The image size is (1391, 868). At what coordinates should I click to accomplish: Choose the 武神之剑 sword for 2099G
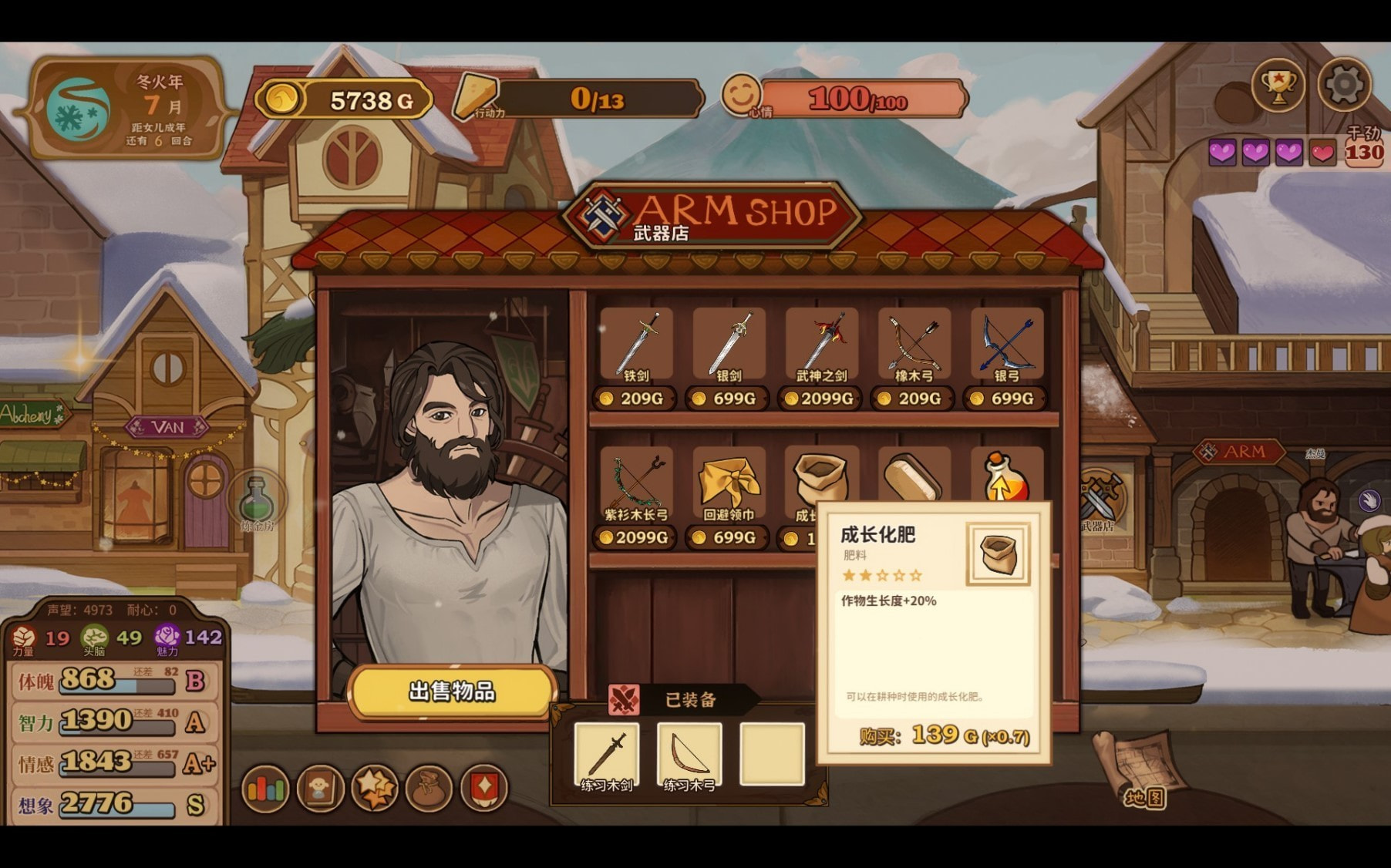tap(821, 347)
